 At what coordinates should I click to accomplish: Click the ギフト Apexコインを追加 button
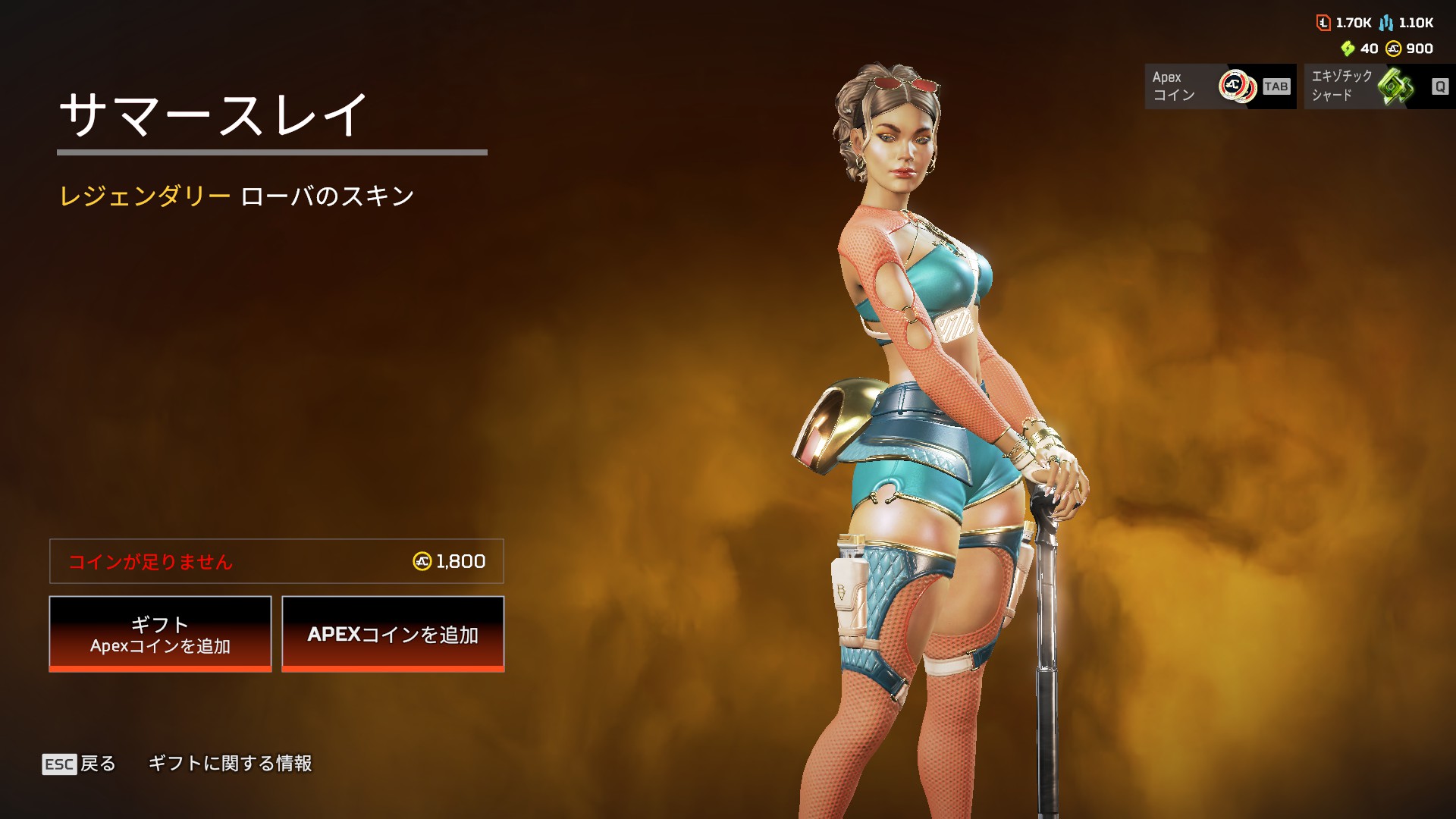coord(160,634)
